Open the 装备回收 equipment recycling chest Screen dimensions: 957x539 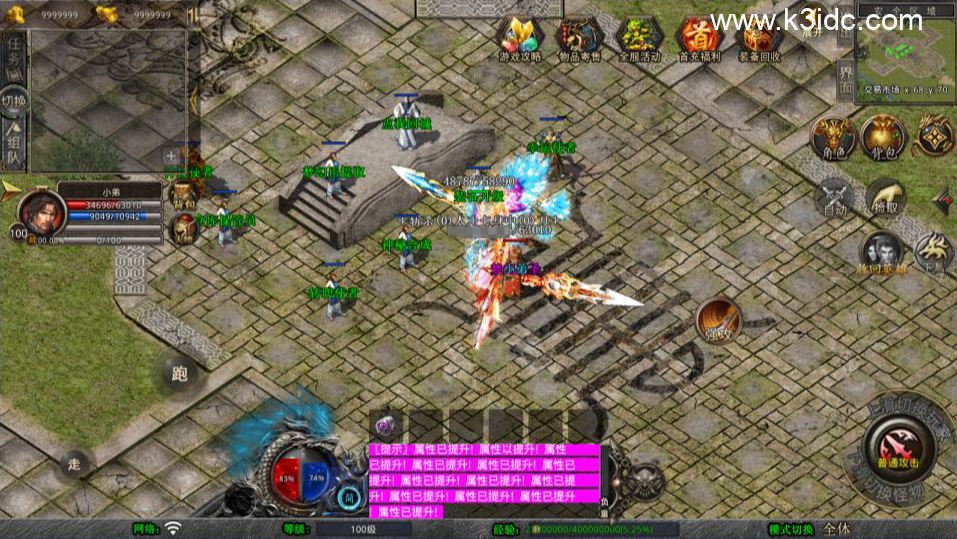[x=757, y=40]
